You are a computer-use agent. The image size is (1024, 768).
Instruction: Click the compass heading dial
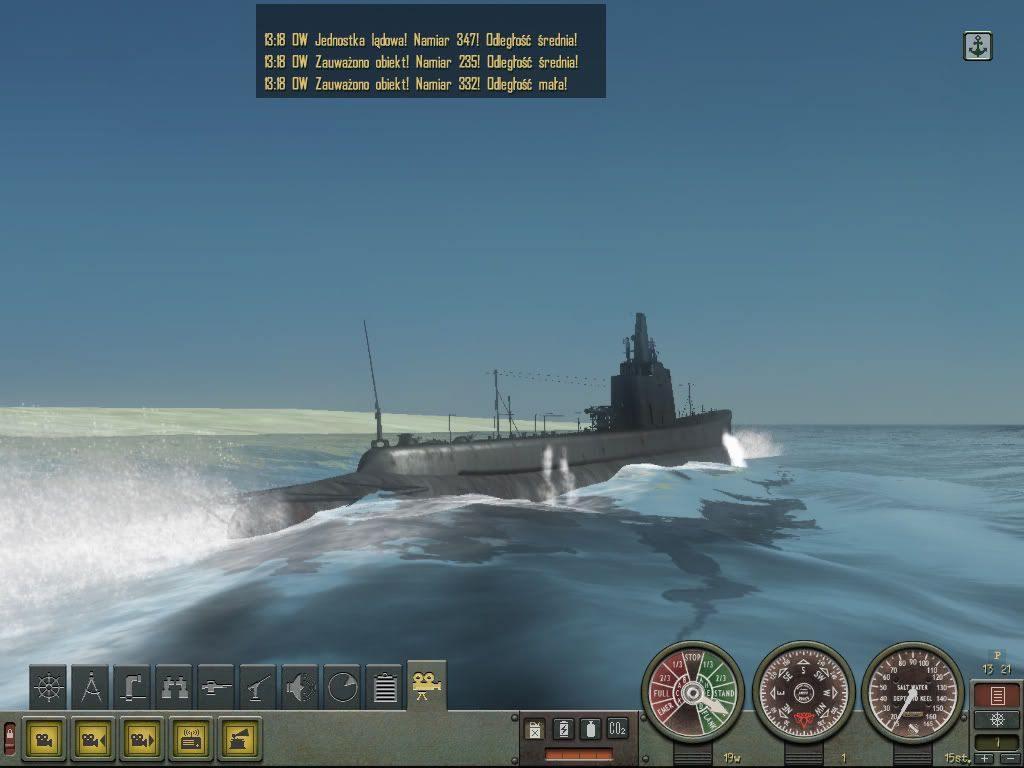803,691
